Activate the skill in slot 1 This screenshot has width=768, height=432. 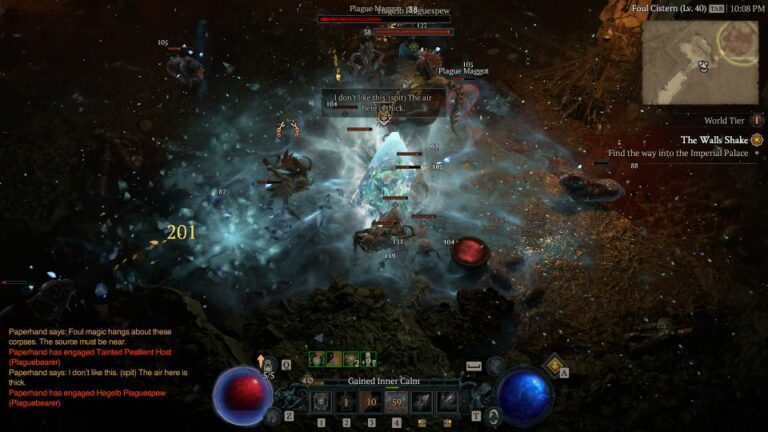point(321,402)
